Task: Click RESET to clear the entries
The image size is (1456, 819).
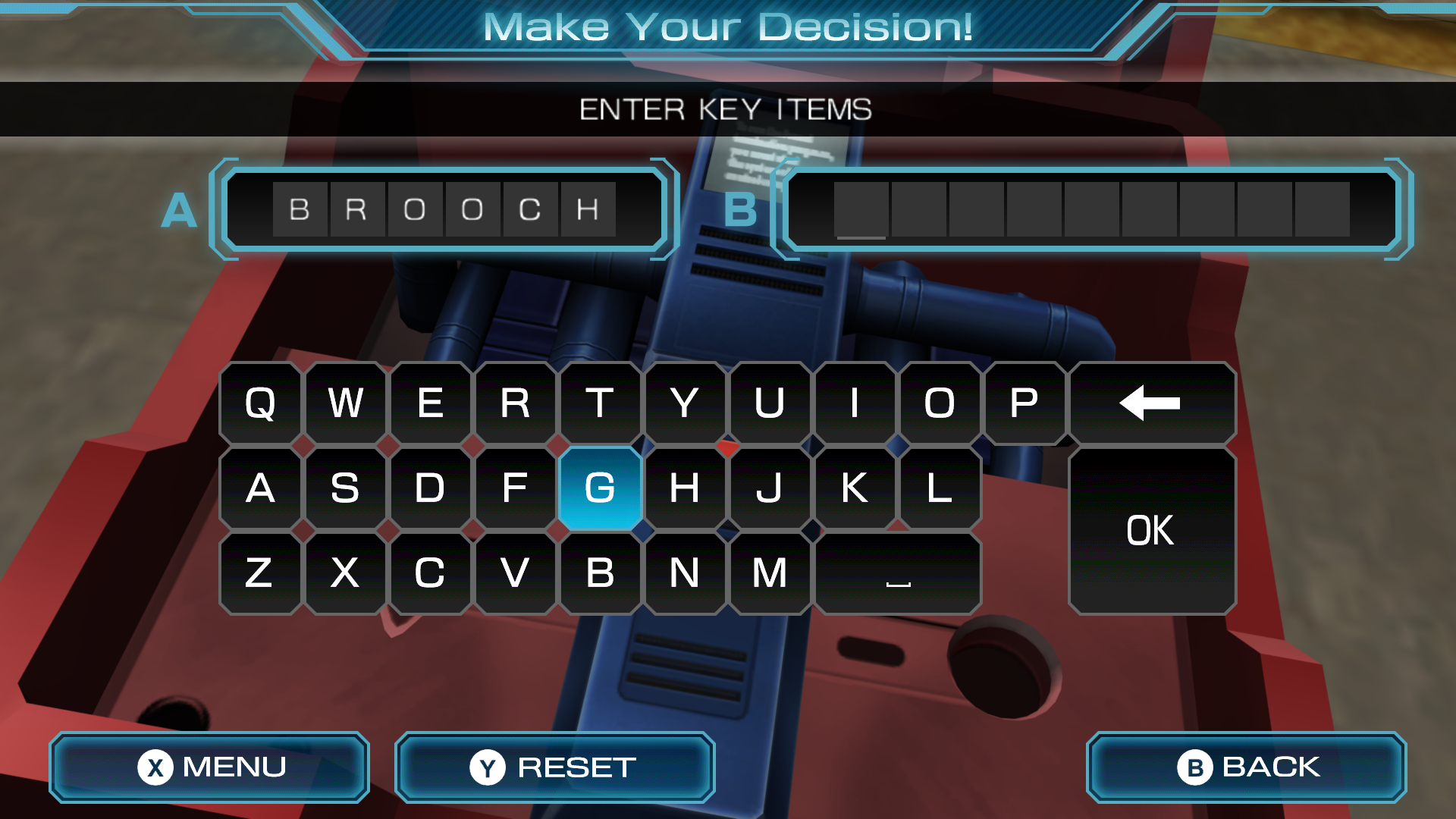Action: [x=554, y=767]
